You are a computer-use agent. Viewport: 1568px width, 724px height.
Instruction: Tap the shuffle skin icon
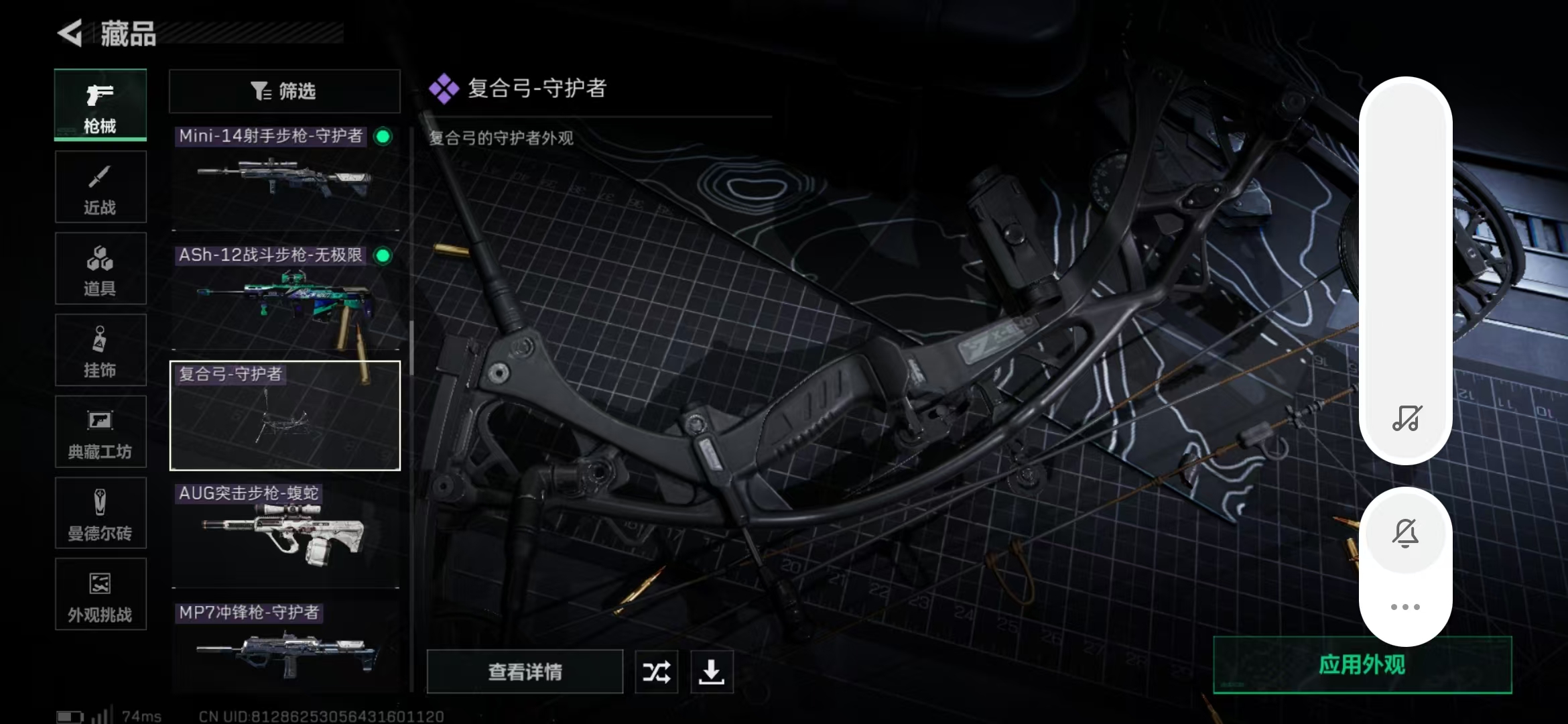coord(656,671)
